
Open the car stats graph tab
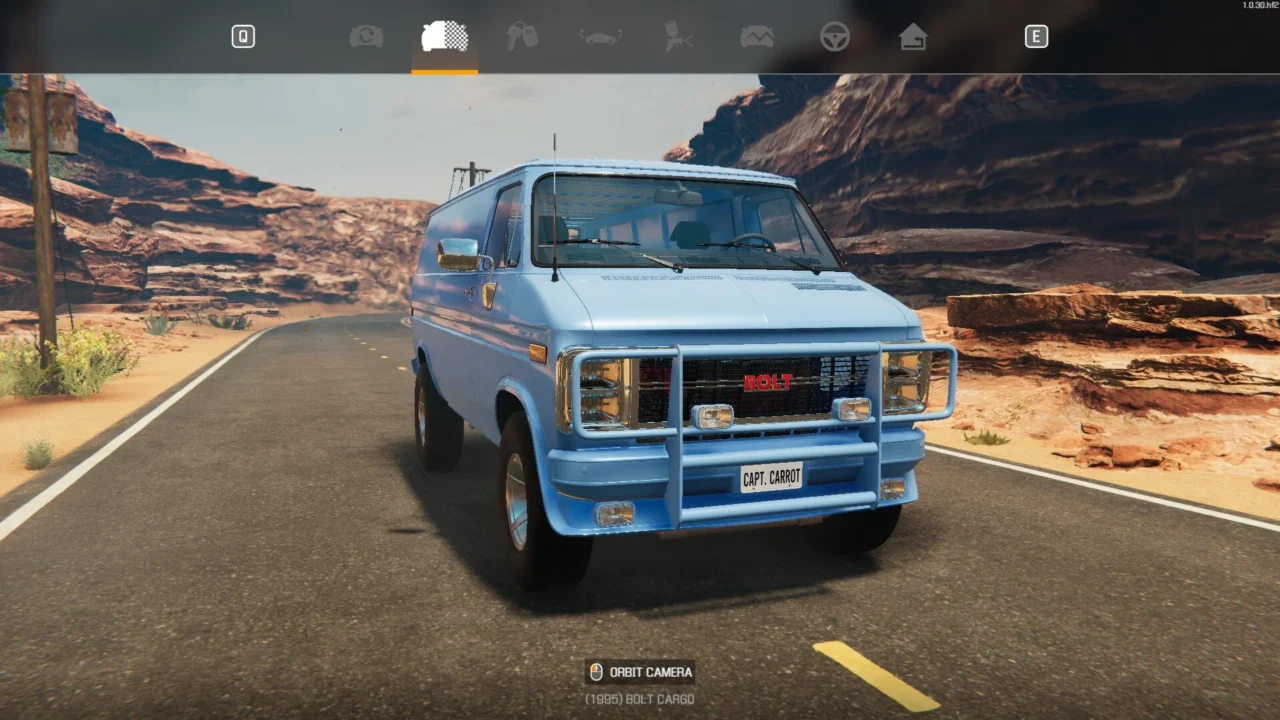(x=756, y=37)
